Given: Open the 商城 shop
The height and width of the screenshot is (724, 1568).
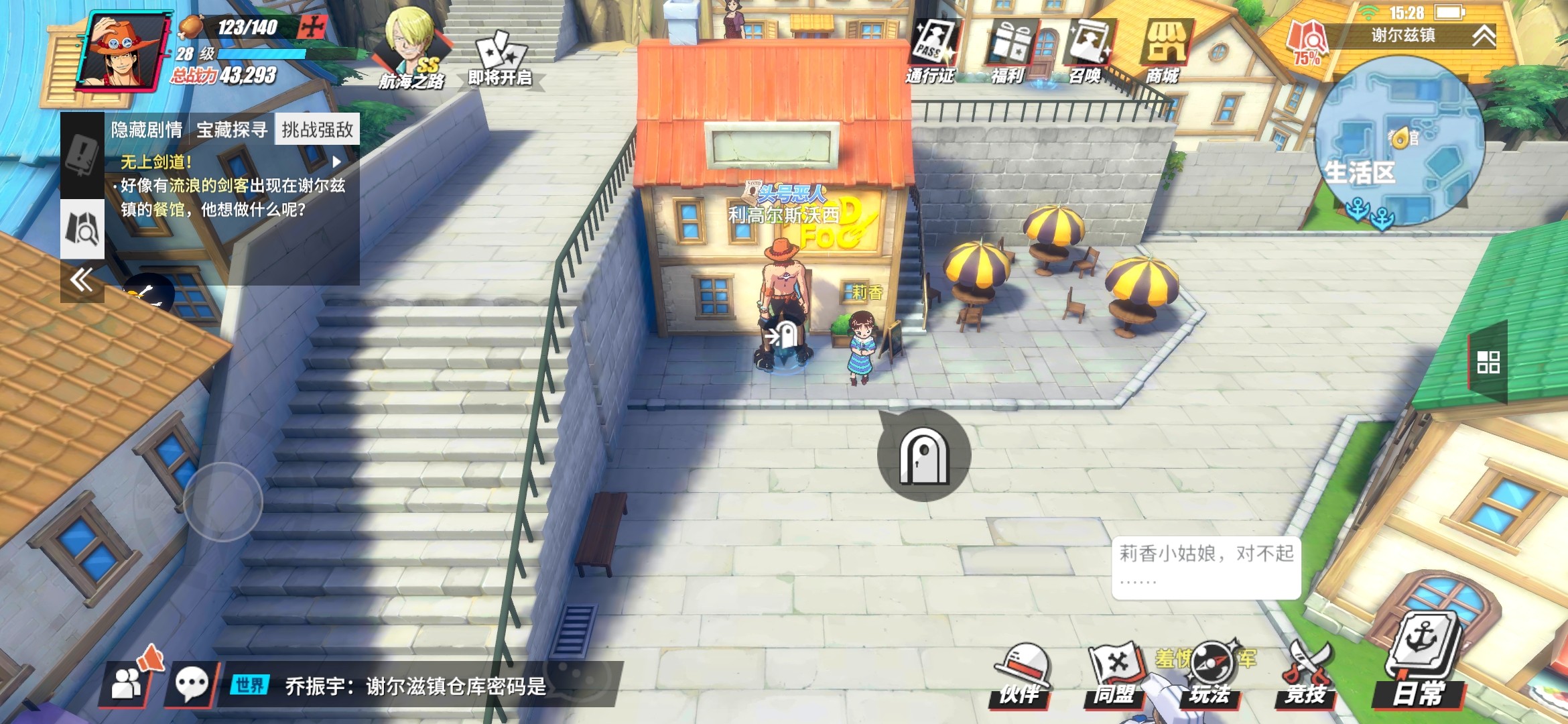Looking at the screenshot, I should pos(1164,51).
